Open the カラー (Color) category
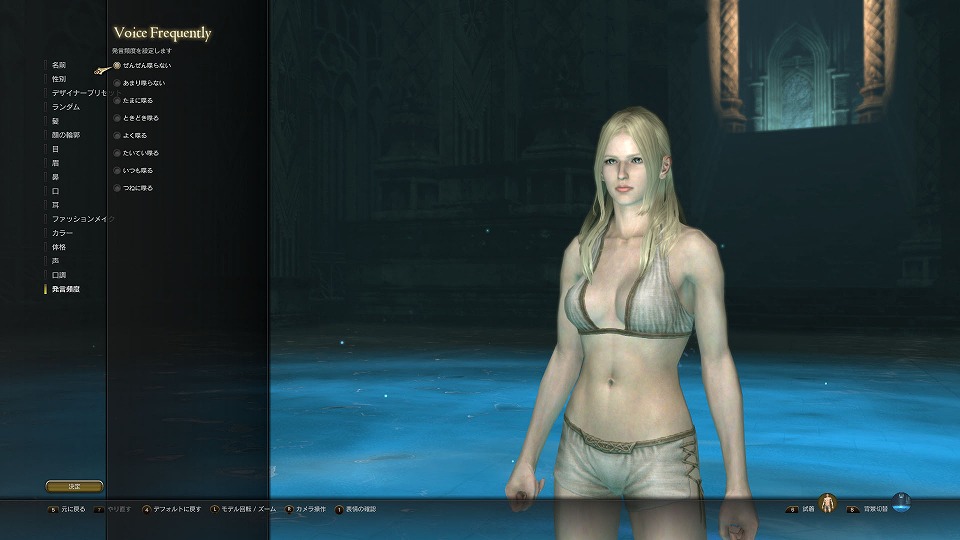Image resolution: width=960 pixels, height=540 pixels. [x=62, y=232]
